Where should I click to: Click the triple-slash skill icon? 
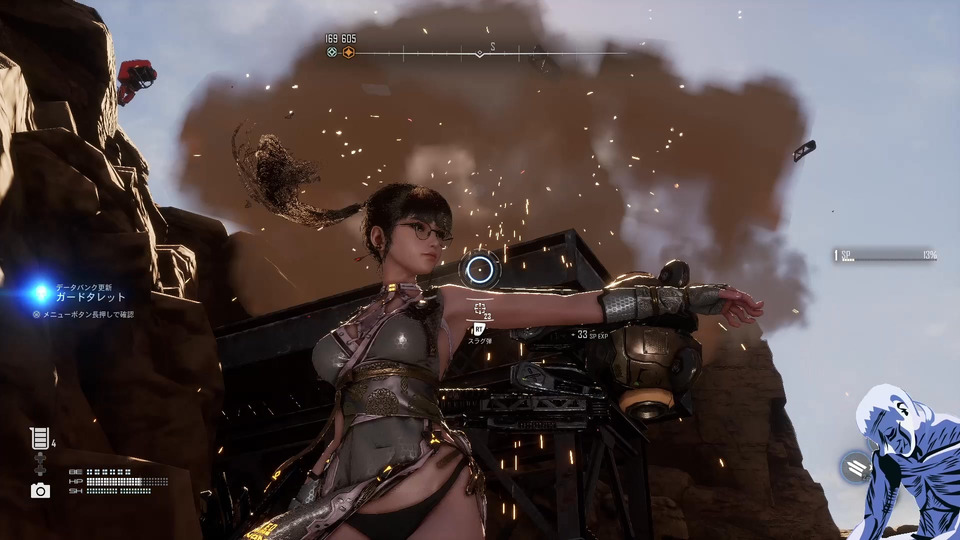(x=855, y=467)
